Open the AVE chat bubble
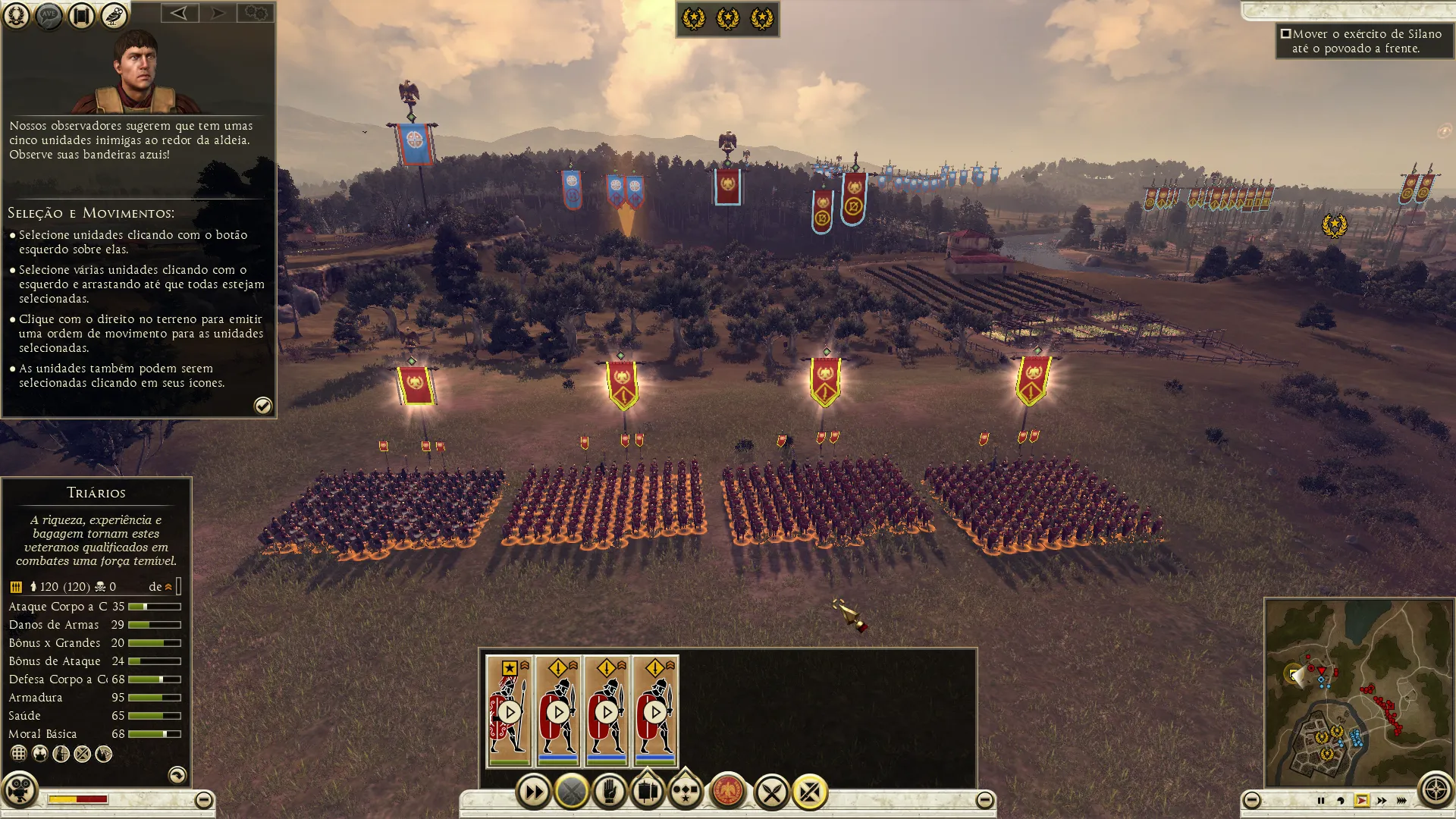 (49, 15)
